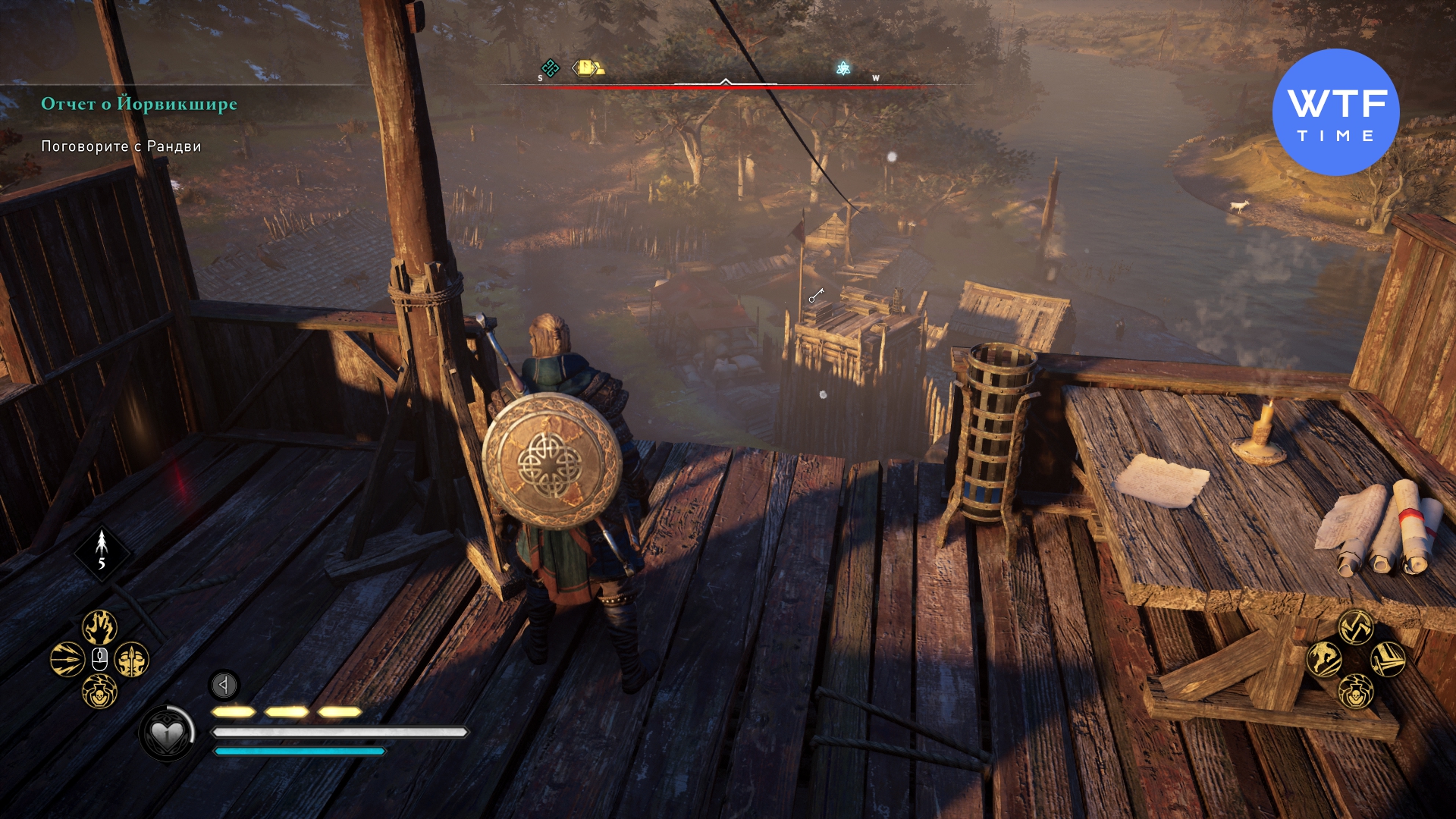Activate the crossed axes melee ability

(1356, 627)
